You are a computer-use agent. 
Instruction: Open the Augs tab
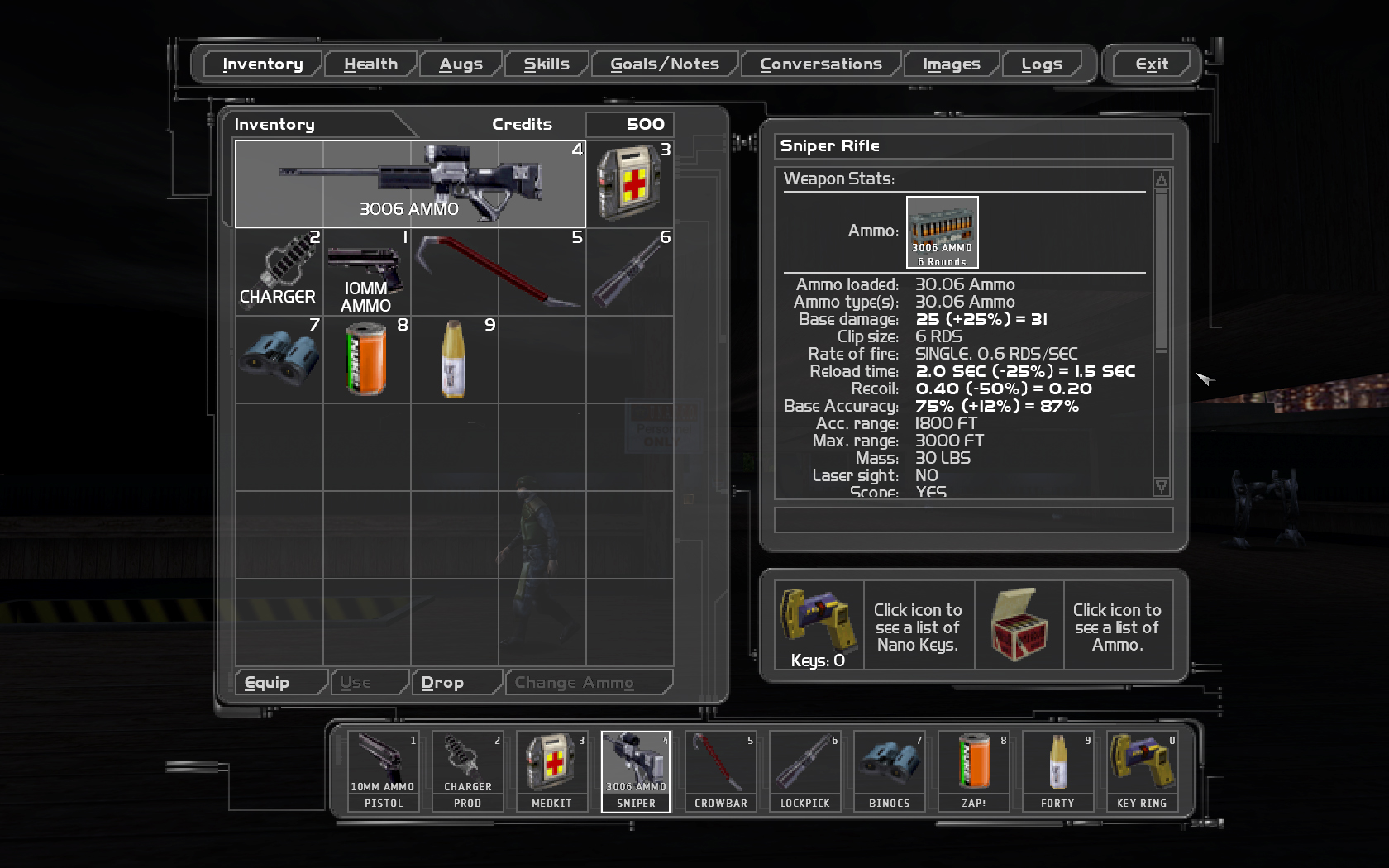pyautogui.click(x=461, y=64)
